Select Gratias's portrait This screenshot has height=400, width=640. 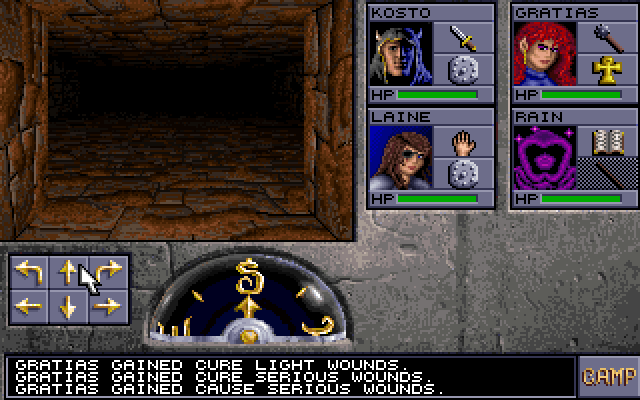tap(544, 54)
